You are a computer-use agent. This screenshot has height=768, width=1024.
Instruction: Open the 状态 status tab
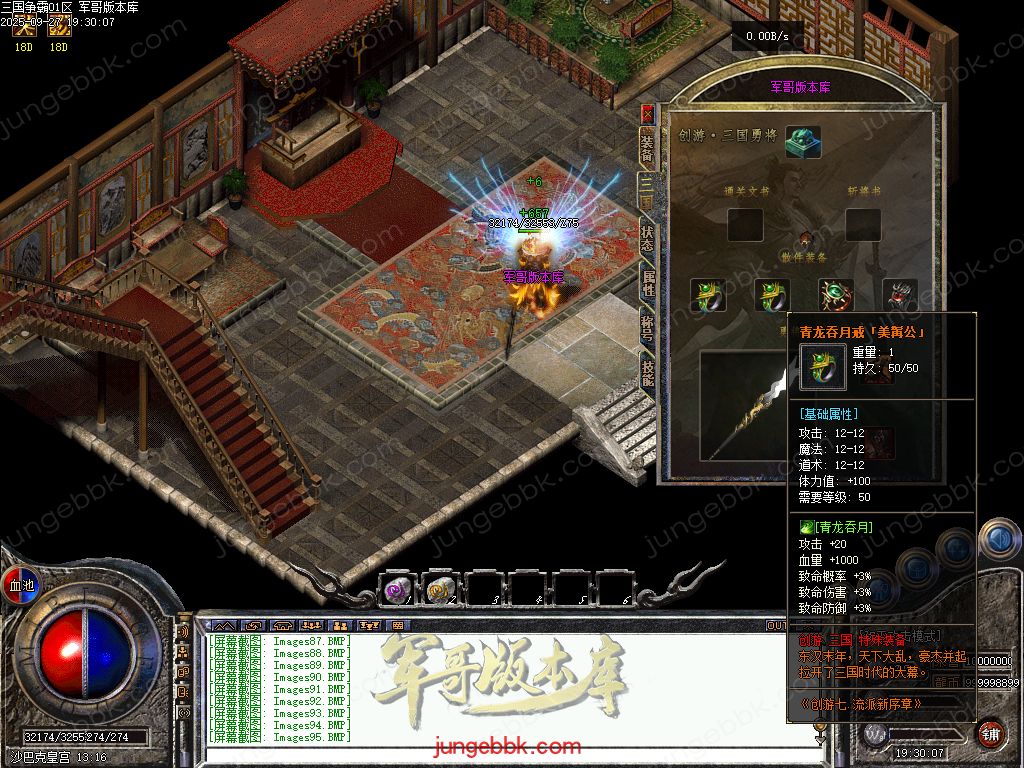[647, 239]
